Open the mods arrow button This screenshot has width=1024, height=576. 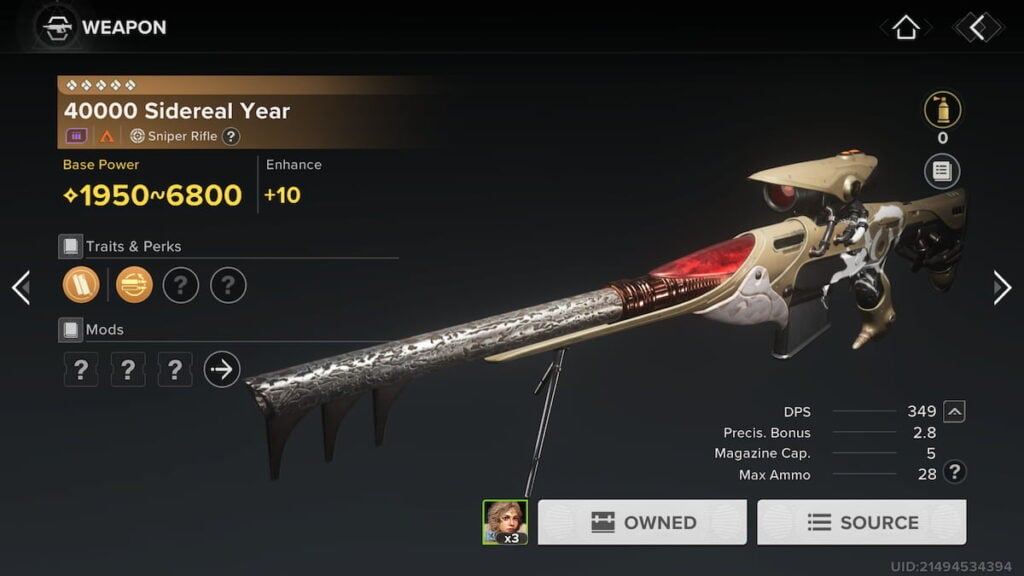tap(222, 370)
